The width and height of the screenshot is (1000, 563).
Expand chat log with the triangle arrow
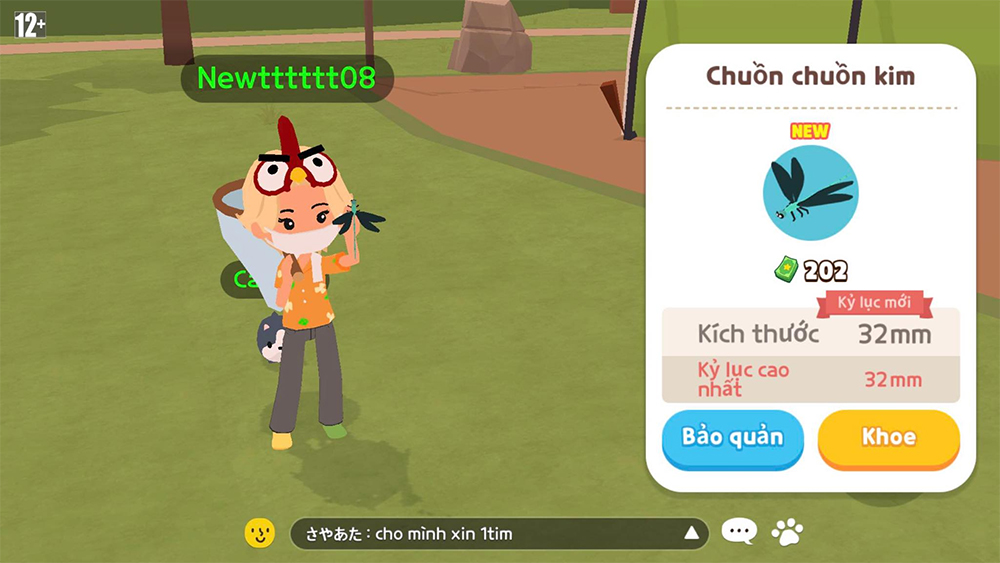[x=691, y=533]
